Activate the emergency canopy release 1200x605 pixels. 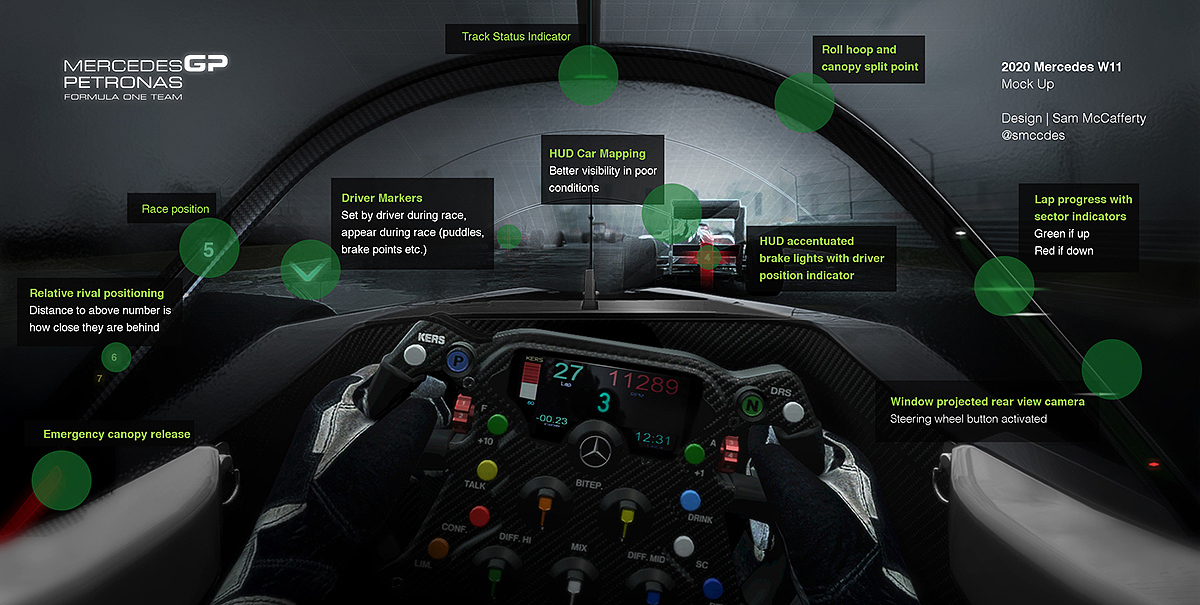click(62, 481)
